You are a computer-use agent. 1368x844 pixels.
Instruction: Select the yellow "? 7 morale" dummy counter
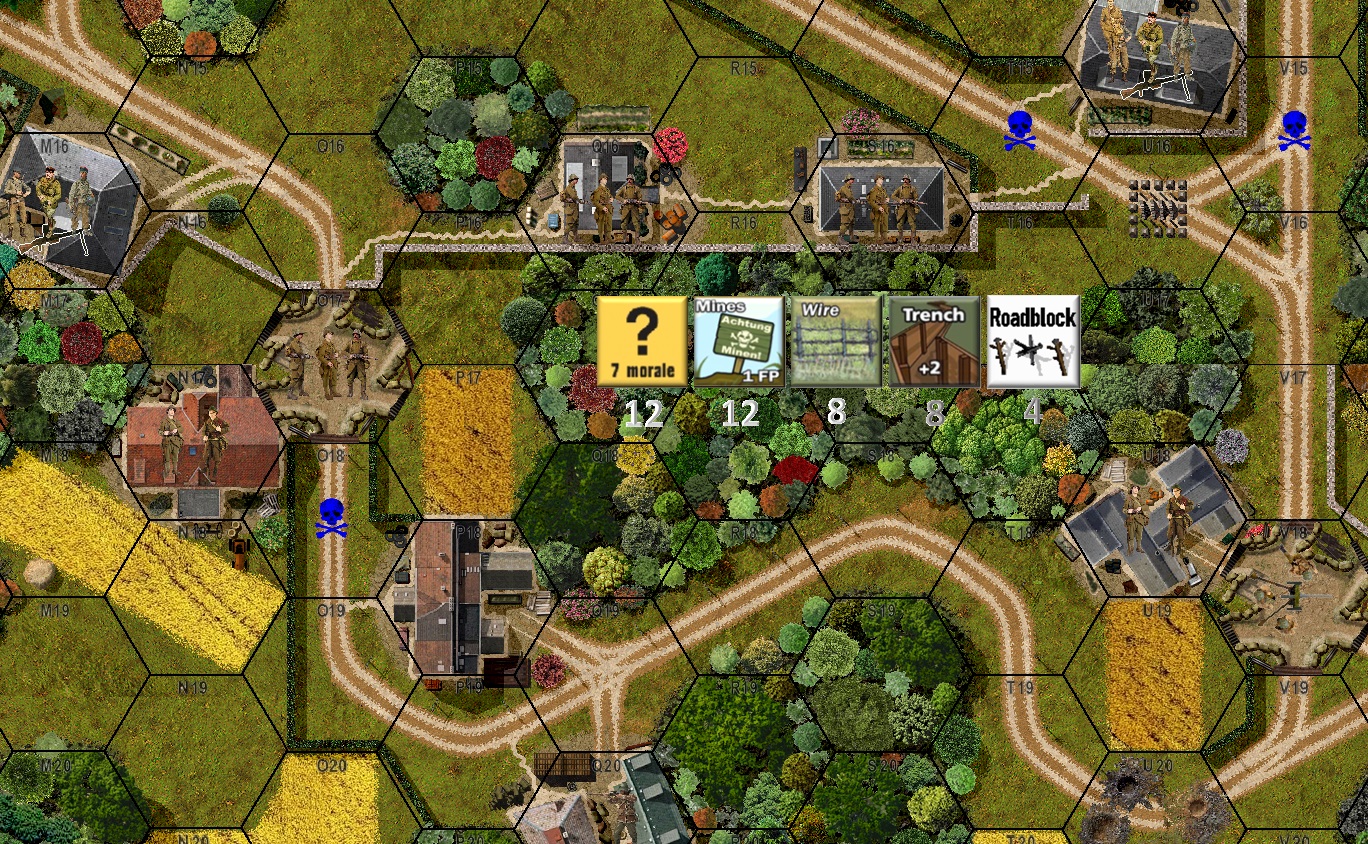click(x=641, y=342)
